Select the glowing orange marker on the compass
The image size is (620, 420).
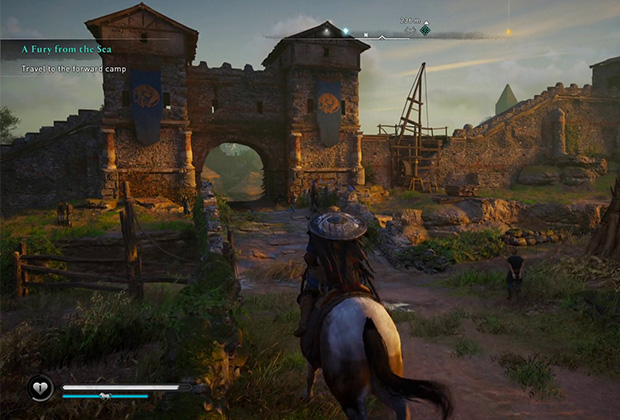click(x=507, y=32)
